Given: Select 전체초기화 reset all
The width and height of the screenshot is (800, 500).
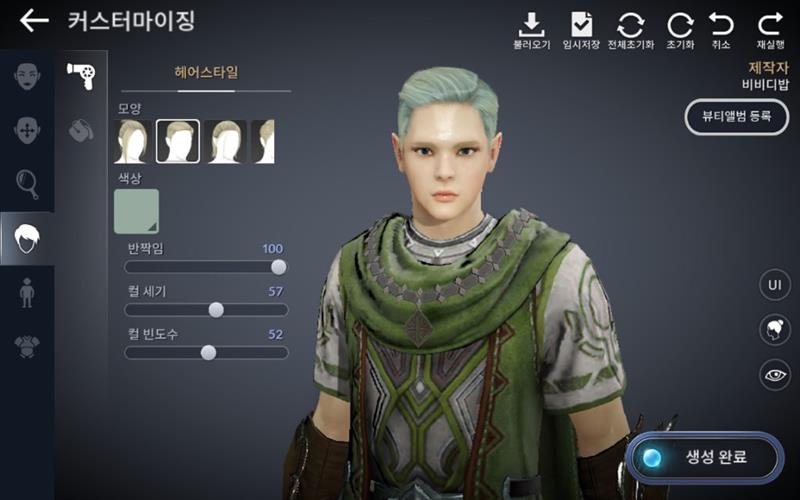Looking at the screenshot, I should point(630,30).
